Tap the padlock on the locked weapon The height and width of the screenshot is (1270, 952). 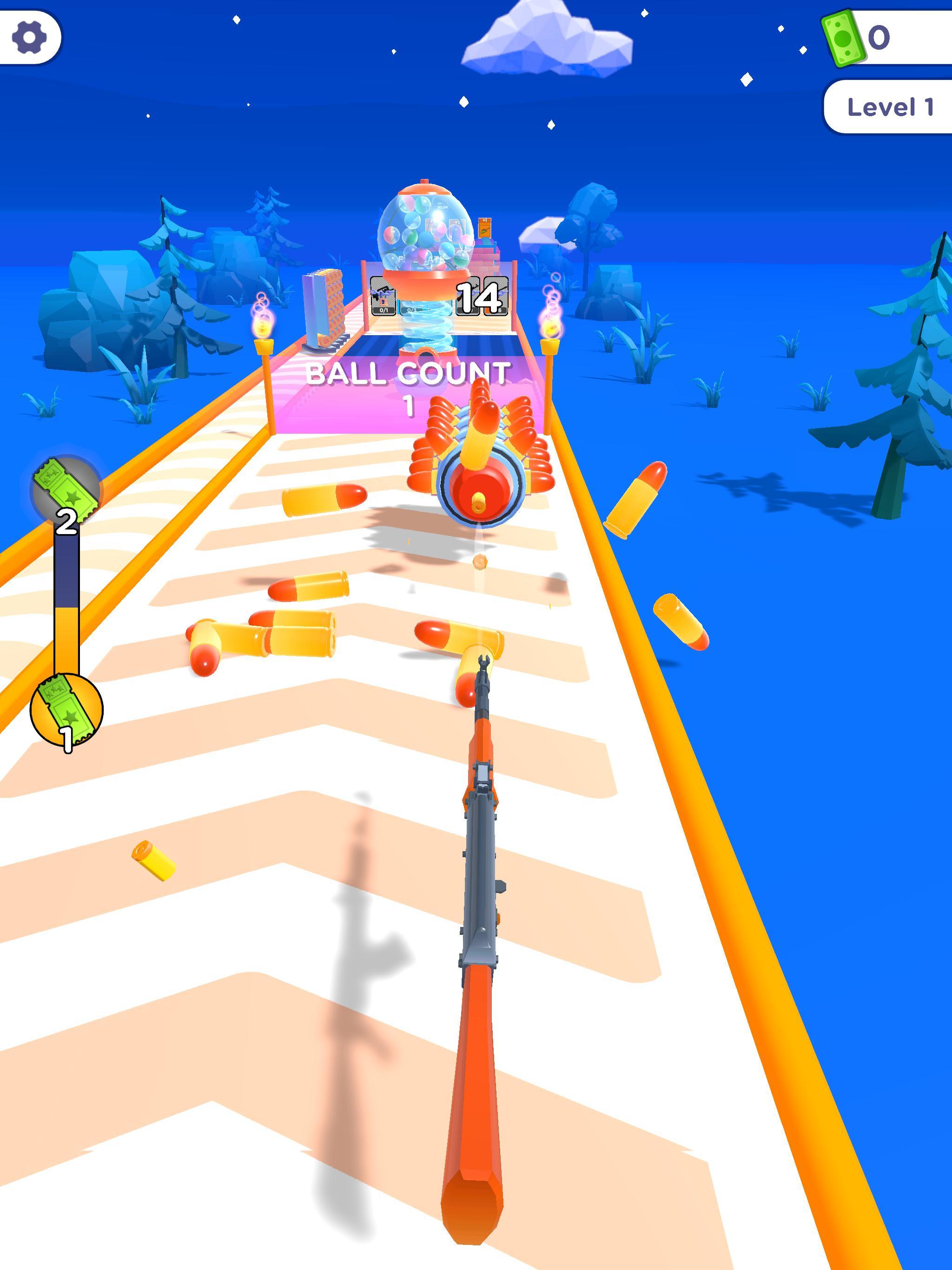383,303
